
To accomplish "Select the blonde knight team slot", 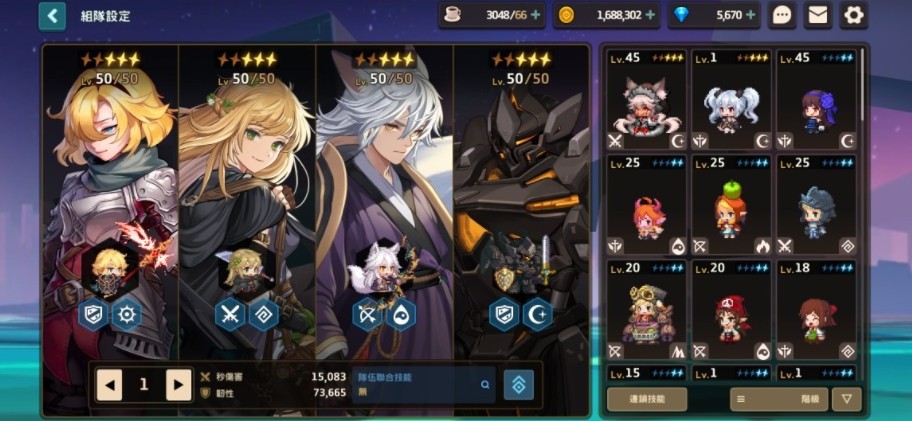I will pyautogui.click(x=110, y=200).
